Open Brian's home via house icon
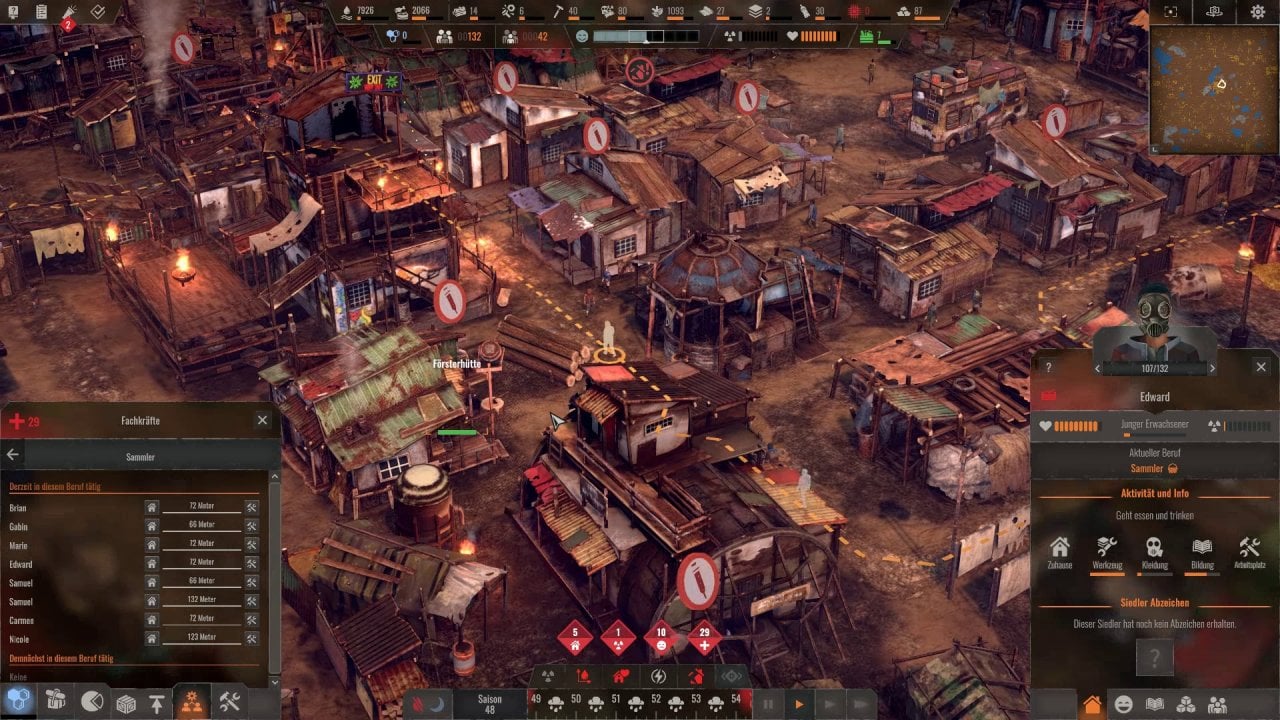 (x=152, y=507)
